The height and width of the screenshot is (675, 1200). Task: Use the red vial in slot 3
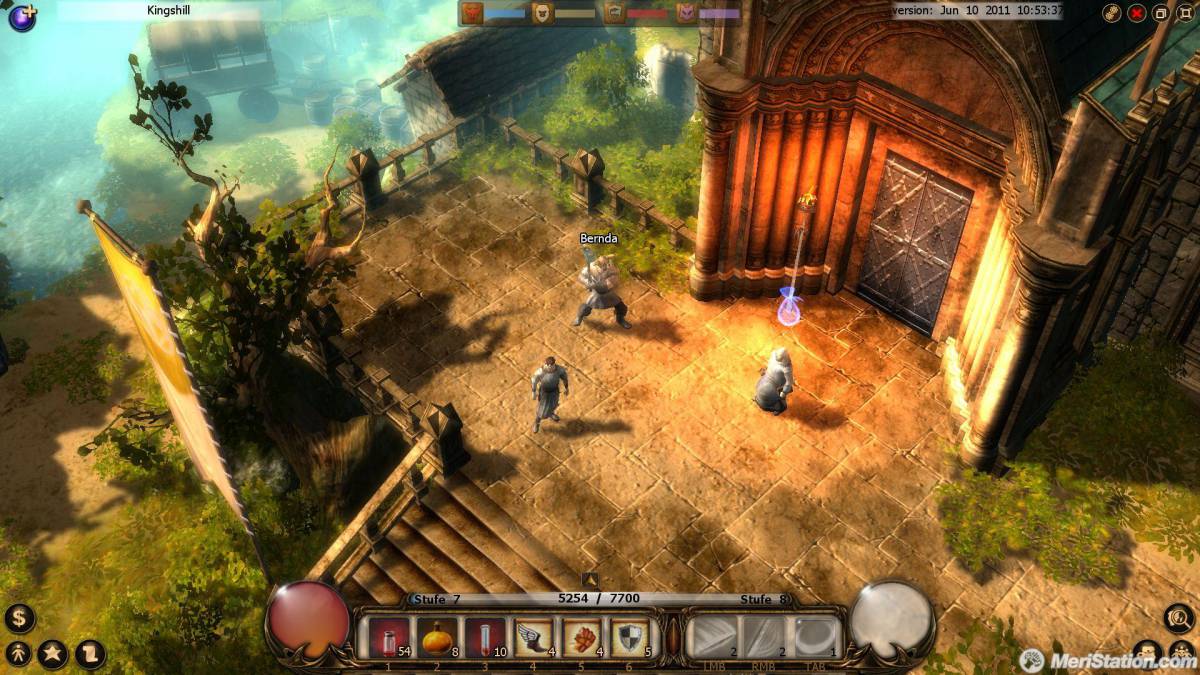(484, 637)
